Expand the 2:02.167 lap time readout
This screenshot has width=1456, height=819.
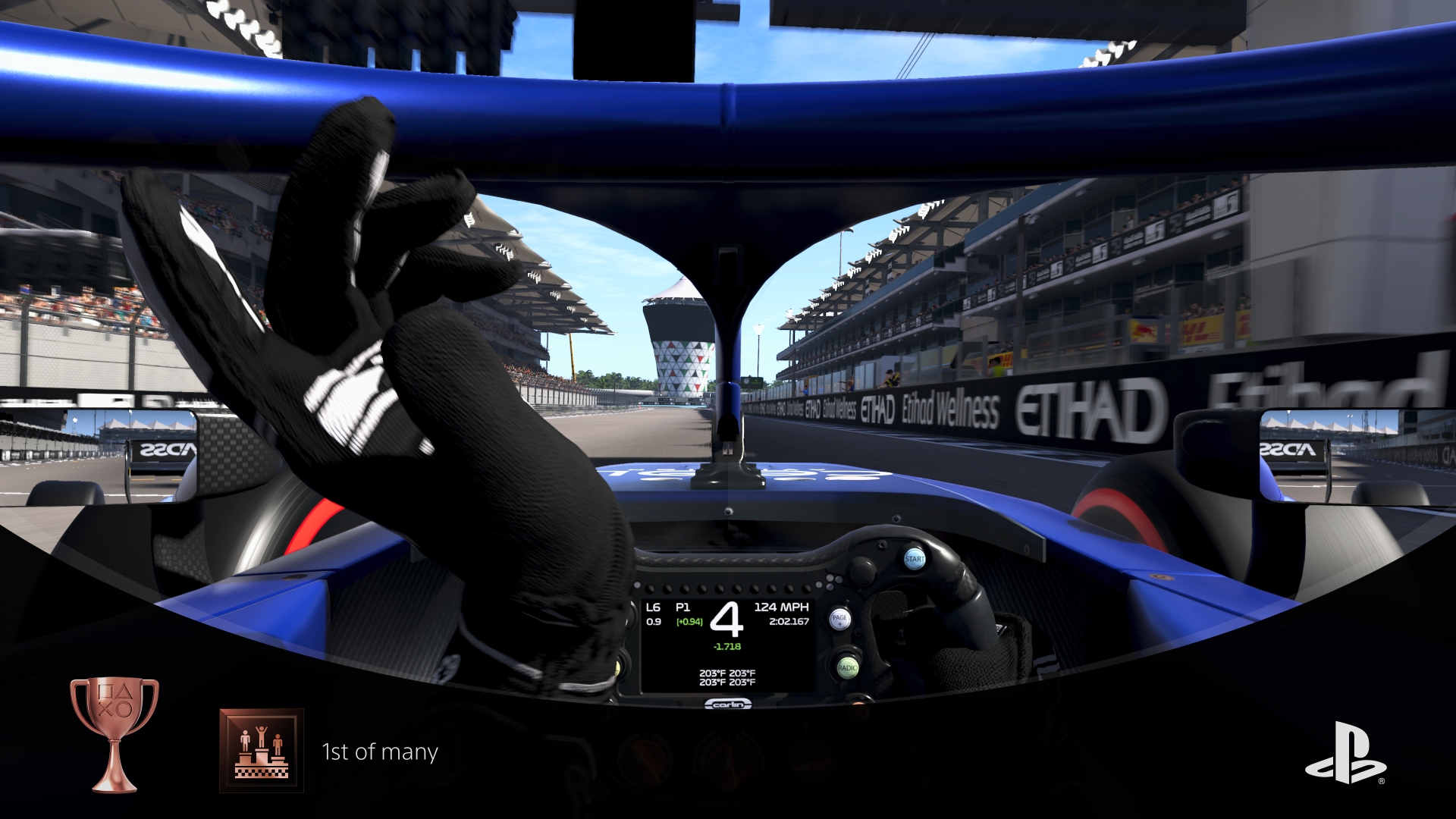(789, 621)
